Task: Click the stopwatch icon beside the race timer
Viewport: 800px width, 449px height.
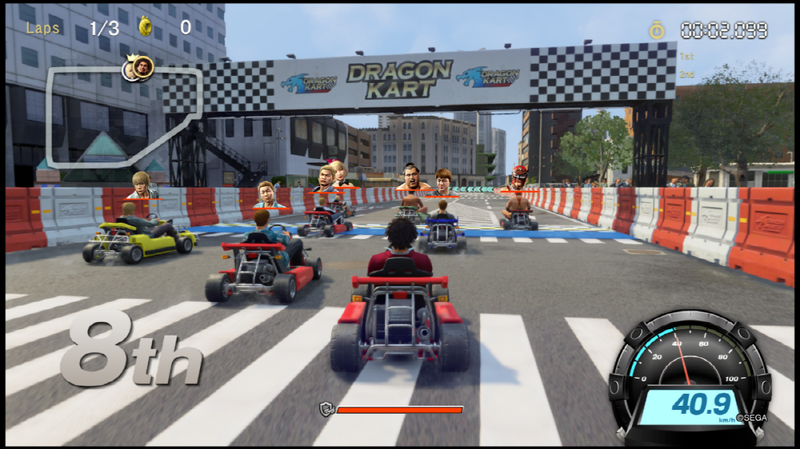Action: (657, 30)
